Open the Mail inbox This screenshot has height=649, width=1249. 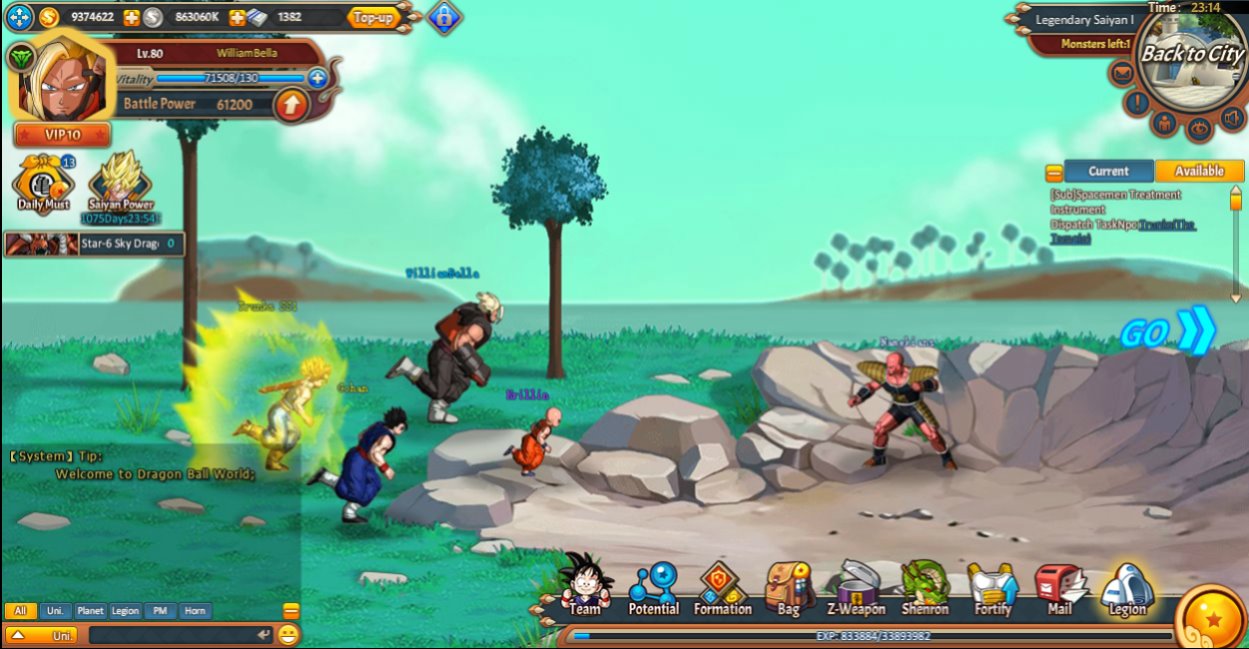click(x=1059, y=588)
